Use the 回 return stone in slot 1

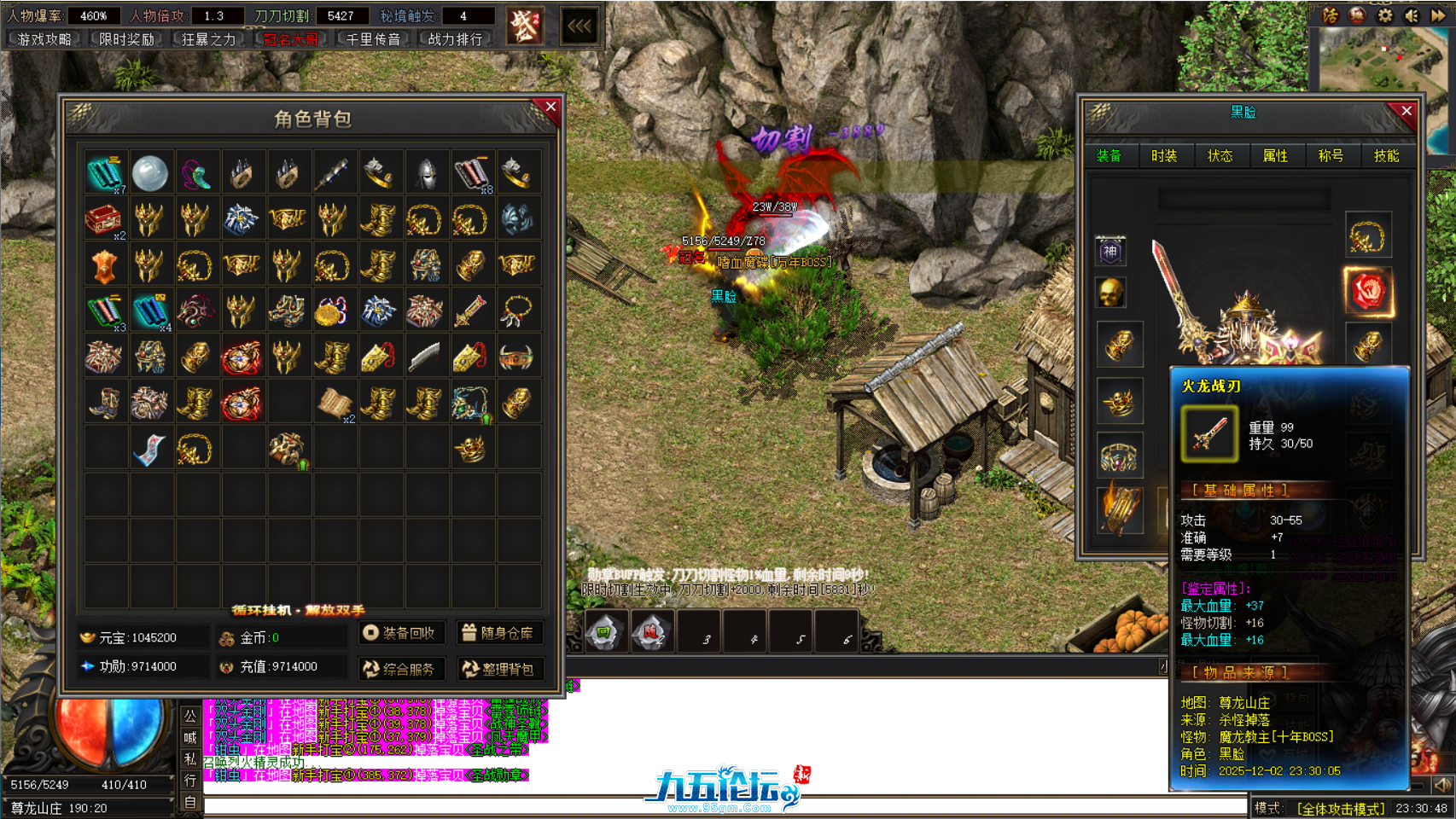tap(605, 631)
